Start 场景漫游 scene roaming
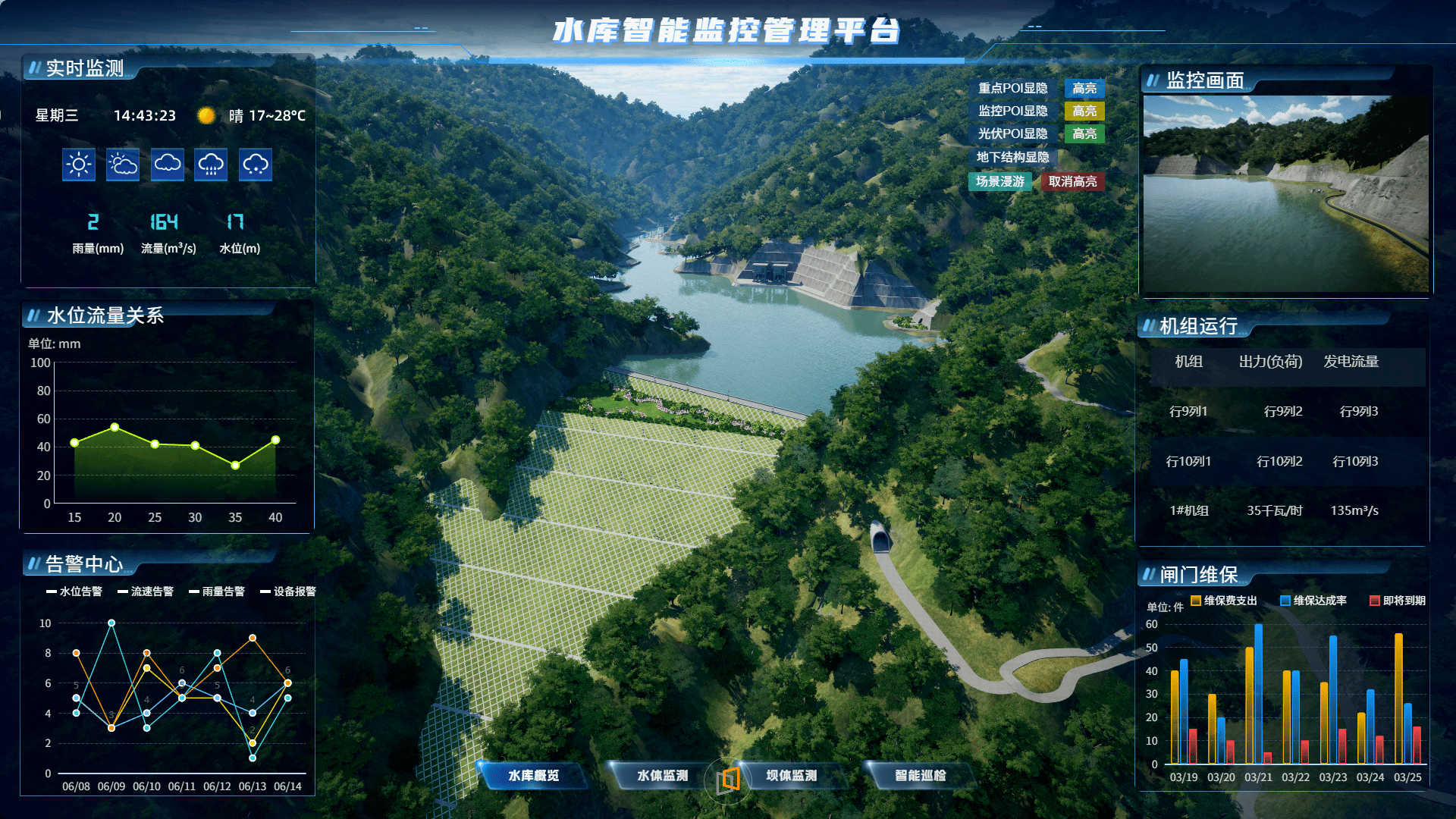Viewport: 1456px width, 819px height. [999, 181]
